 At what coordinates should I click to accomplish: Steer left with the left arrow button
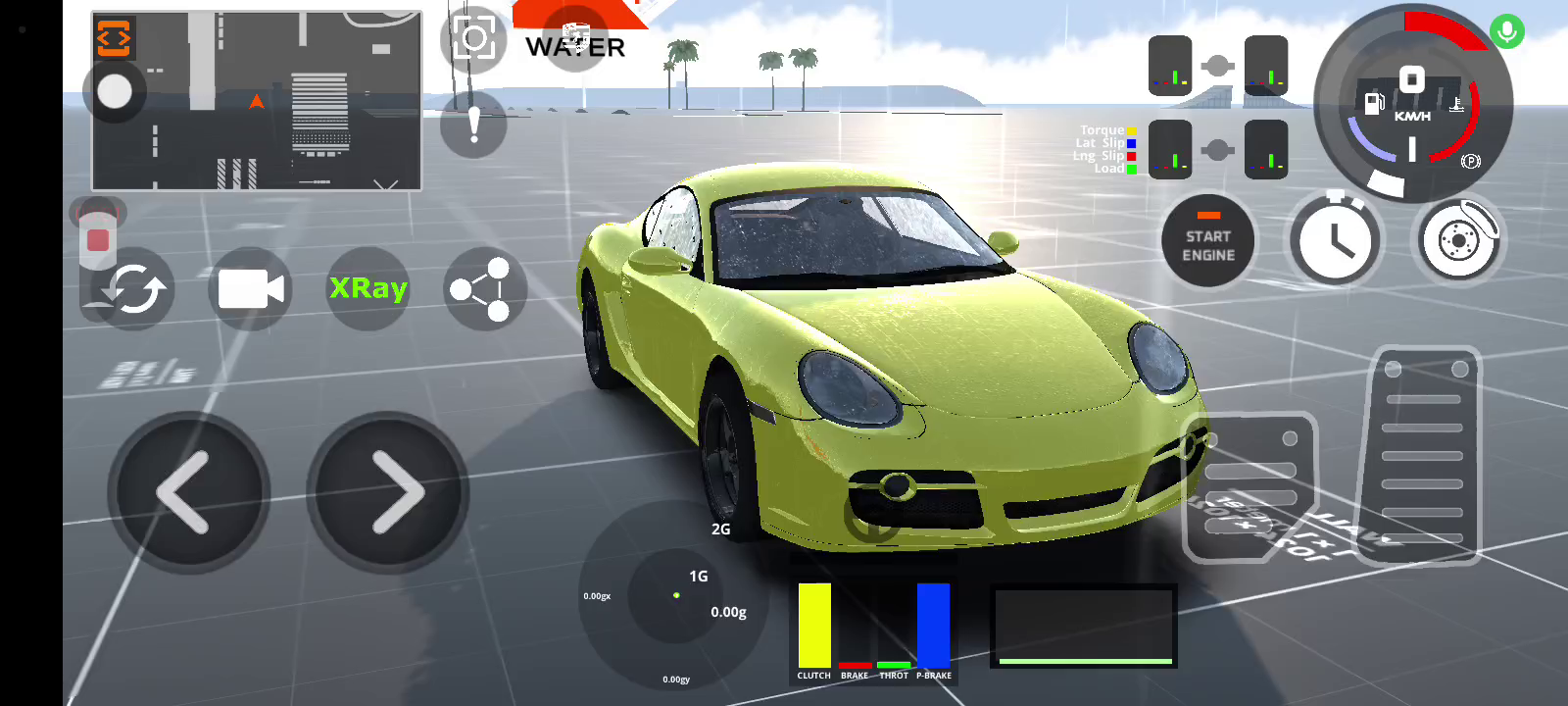click(187, 492)
